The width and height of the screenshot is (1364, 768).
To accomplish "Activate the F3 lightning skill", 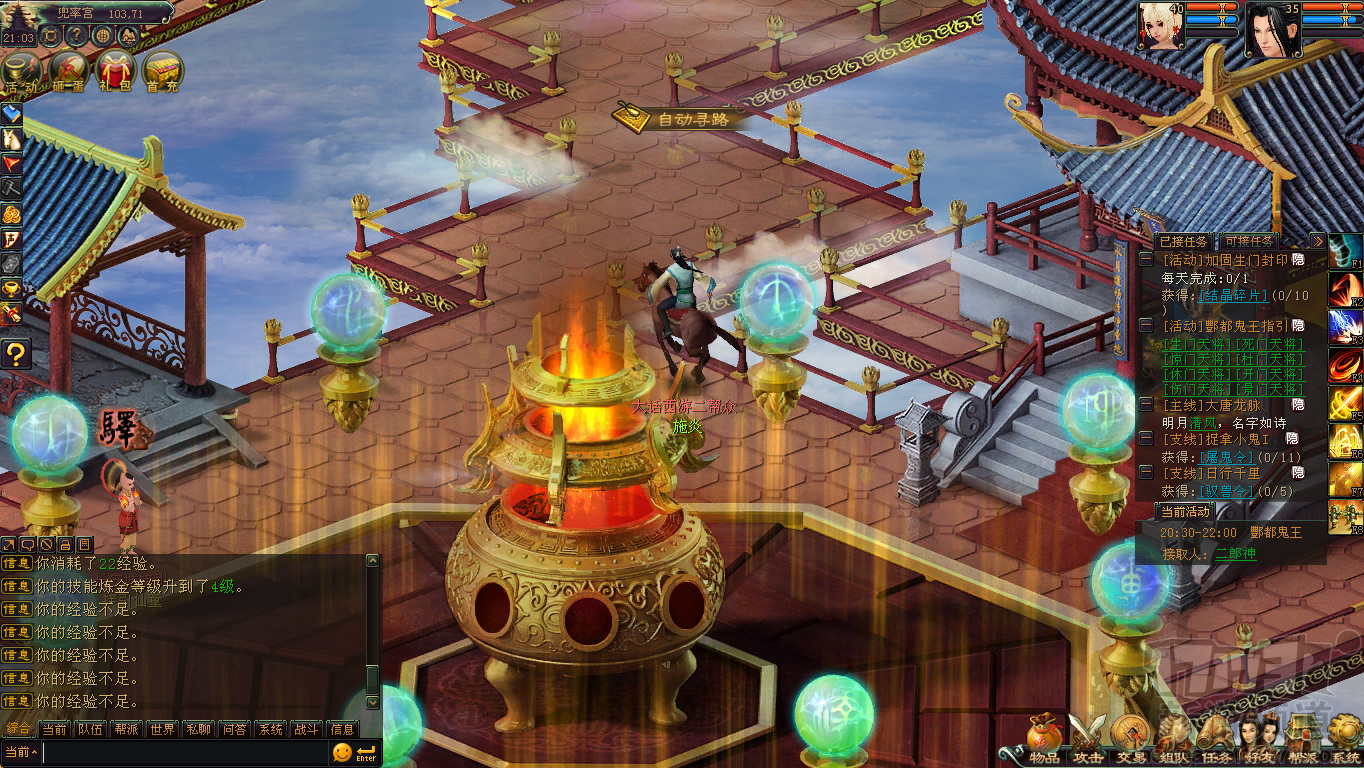I will (1343, 327).
